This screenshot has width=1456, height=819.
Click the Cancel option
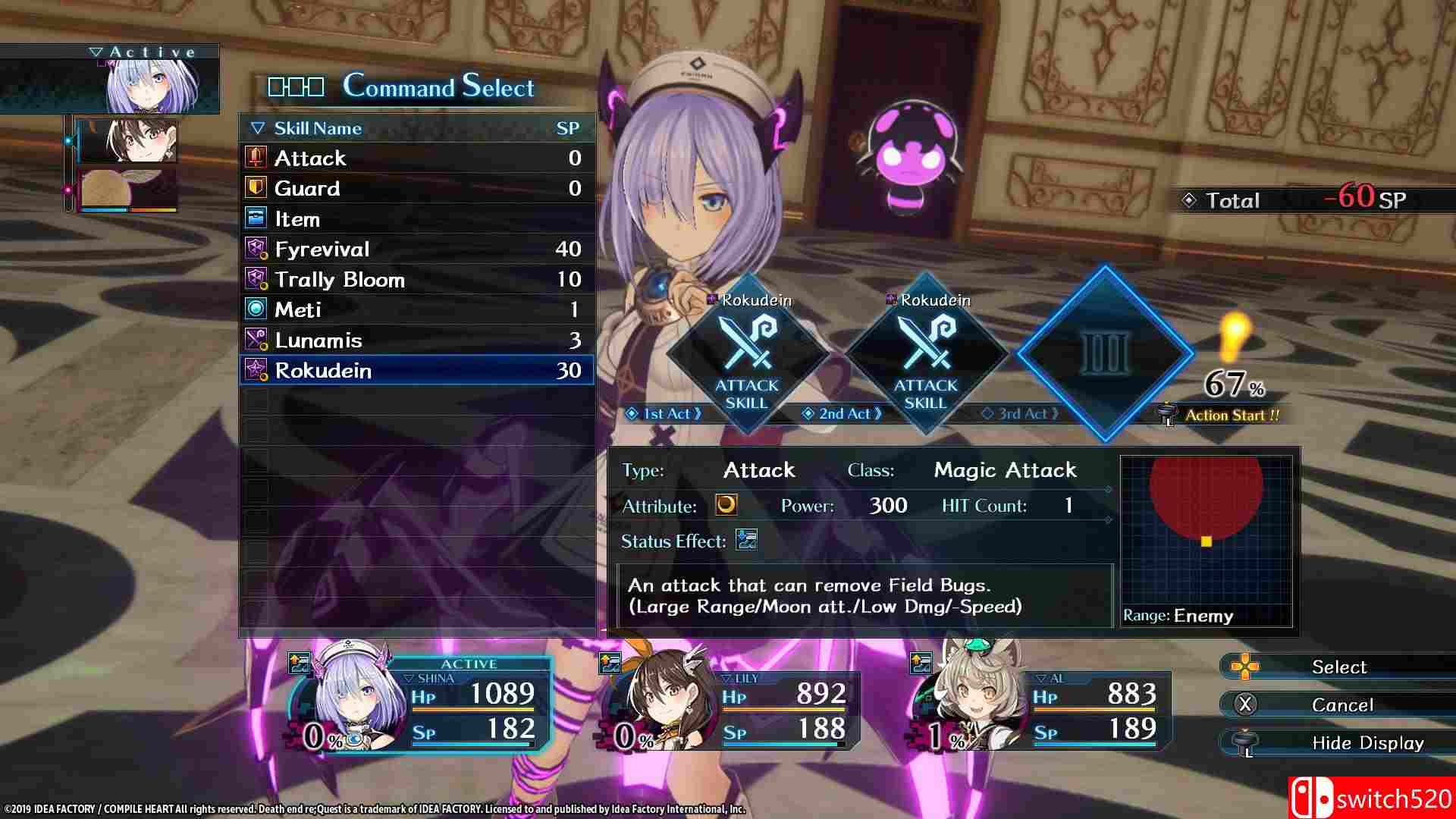[1341, 705]
